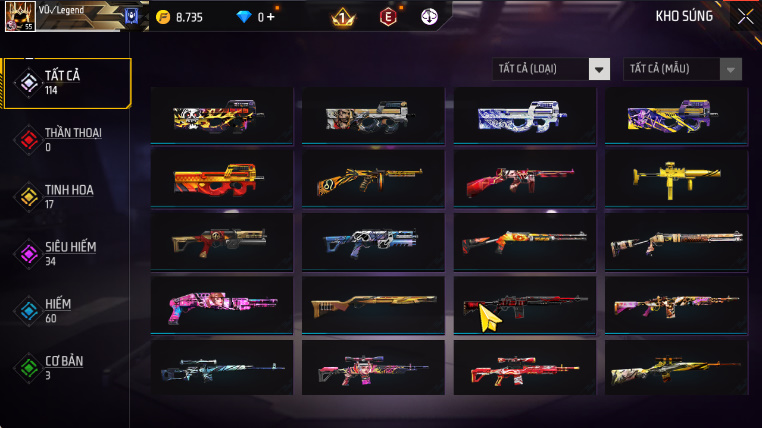Select the blue and white P90 skin
Image resolution: width=762 pixels, height=428 pixels.
tap(524, 117)
